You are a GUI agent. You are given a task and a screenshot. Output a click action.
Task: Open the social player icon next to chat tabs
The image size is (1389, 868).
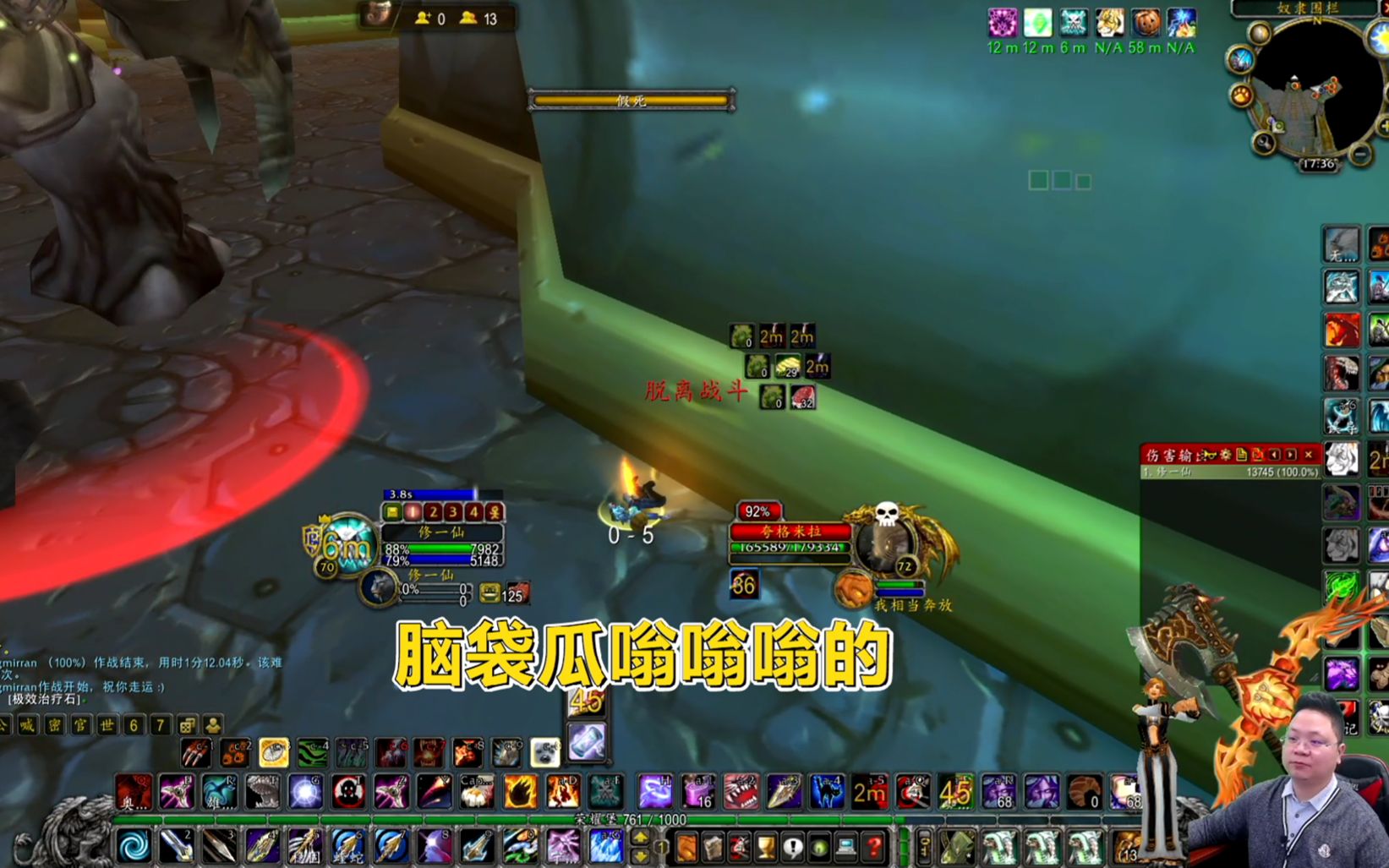(x=213, y=725)
